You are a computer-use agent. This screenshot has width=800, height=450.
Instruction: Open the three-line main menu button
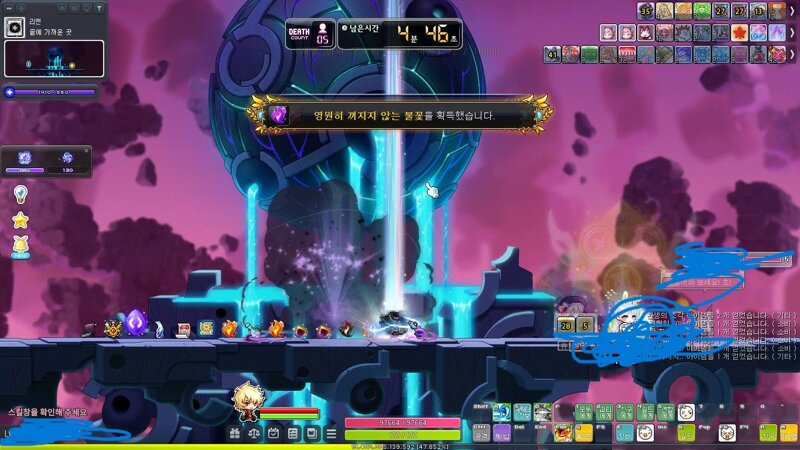[331, 433]
